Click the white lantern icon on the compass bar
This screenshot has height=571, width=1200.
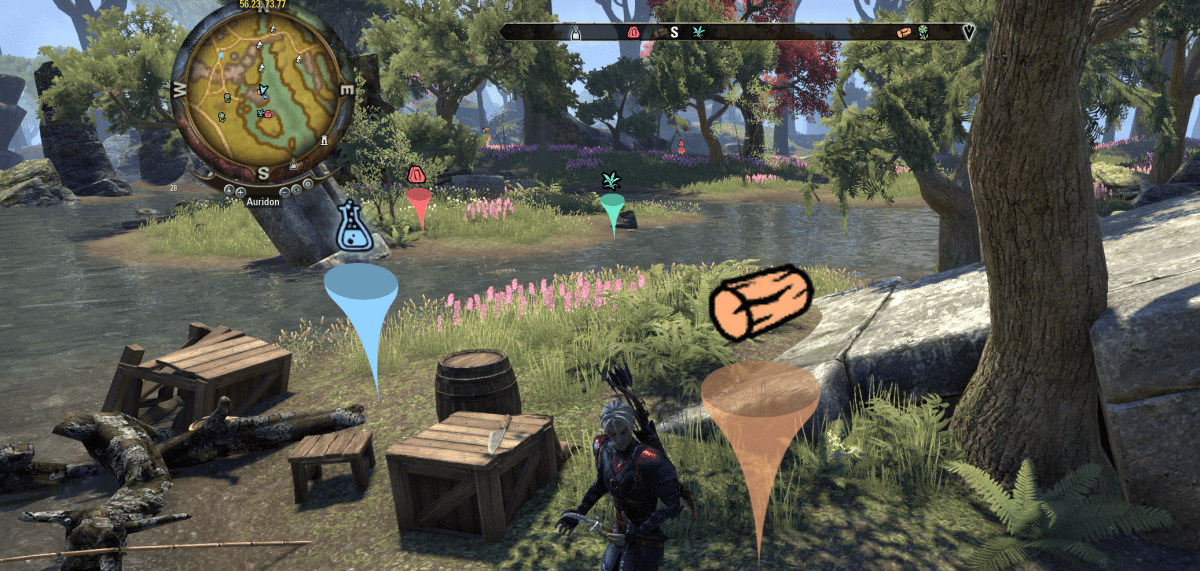pyautogui.click(x=575, y=32)
